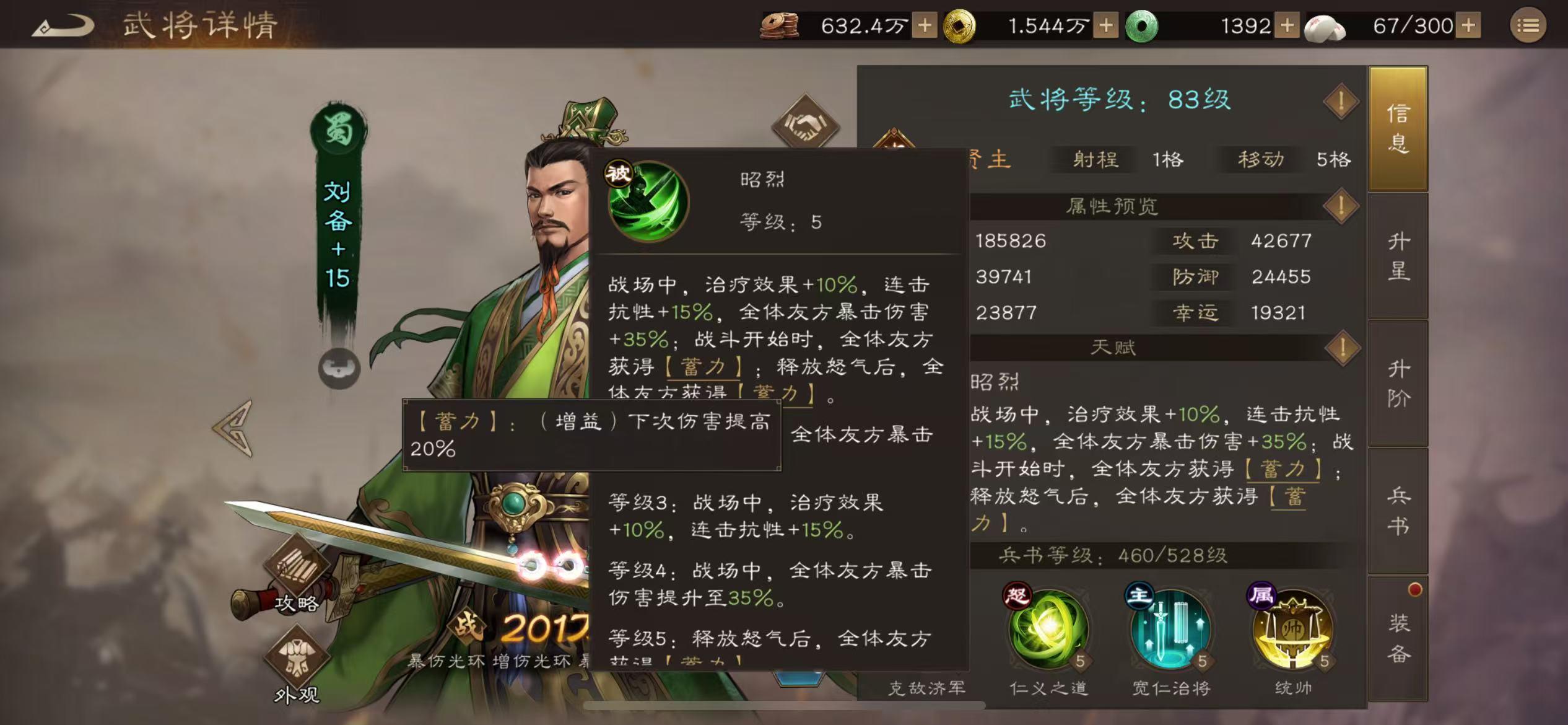The width and height of the screenshot is (1568, 725).
Task: Open the list menu icon top right
Action: point(1528,26)
